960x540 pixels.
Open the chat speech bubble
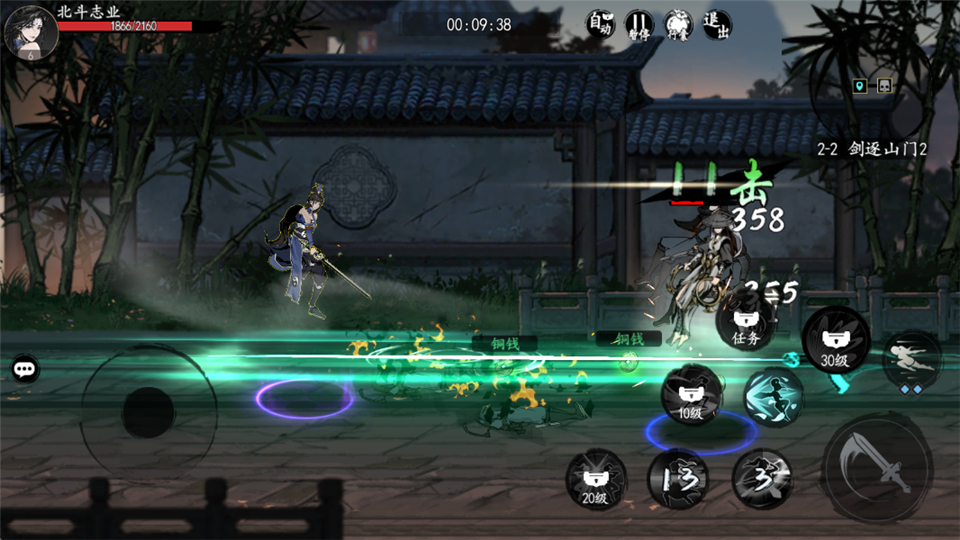coord(25,369)
